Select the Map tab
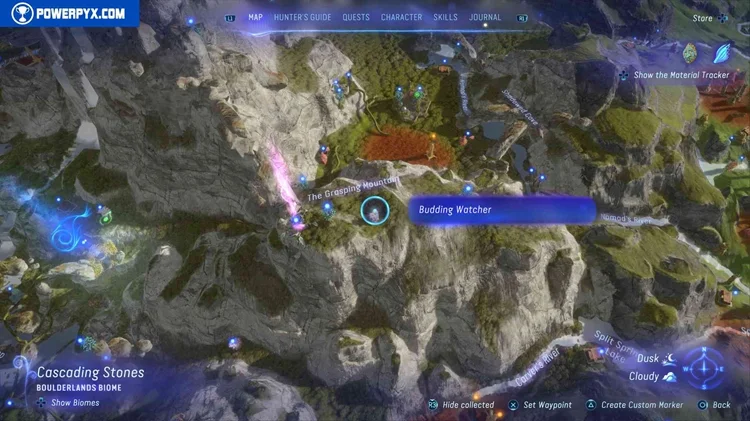The image size is (750, 421). tap(256, 17)
